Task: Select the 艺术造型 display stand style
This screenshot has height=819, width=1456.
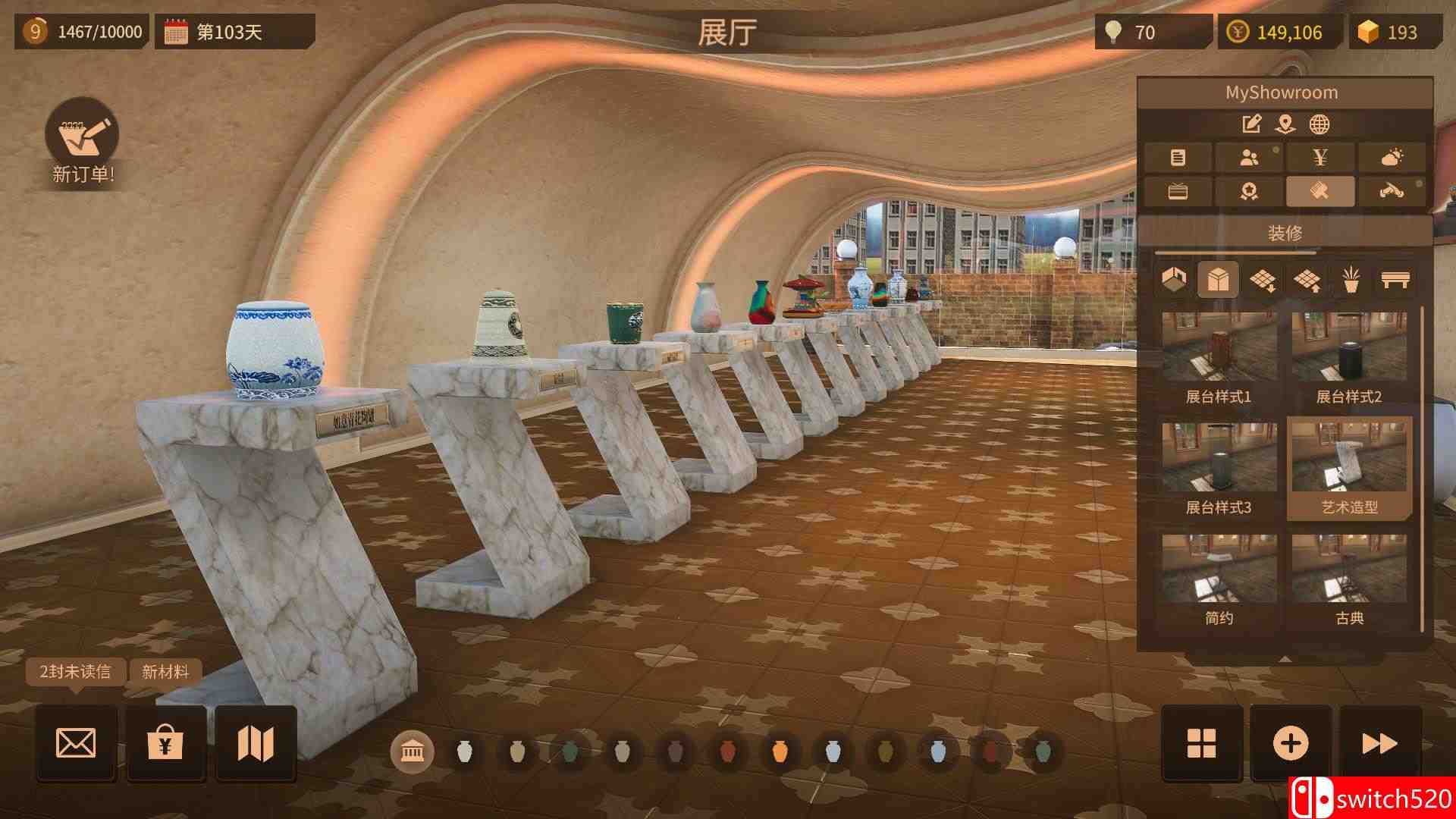Action: pos(1348,466)
